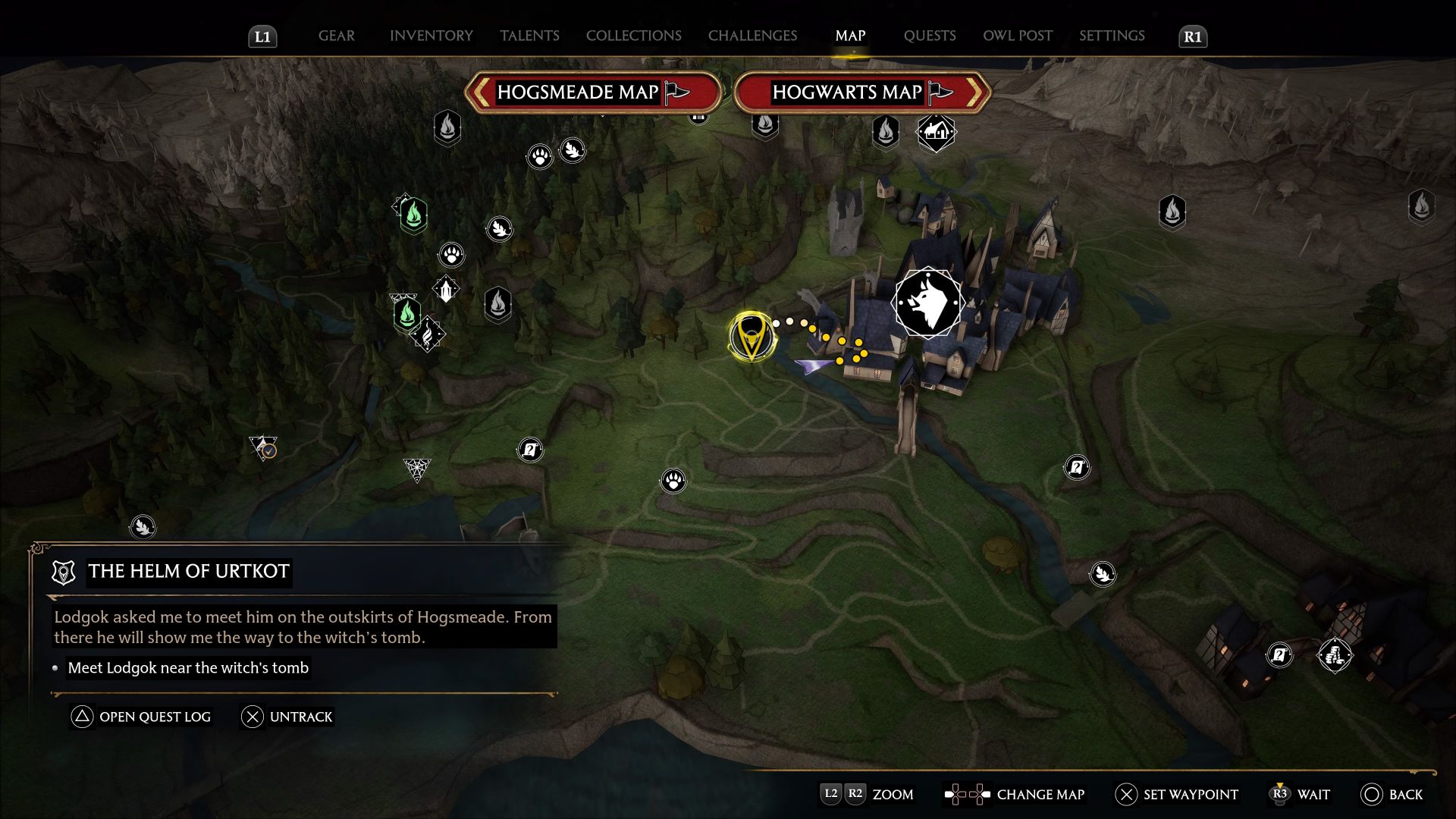The width and height of the screenshot is (1456, 819).
Task: Untrack The Helm of Urtkot quest
Action: [287, 717]
